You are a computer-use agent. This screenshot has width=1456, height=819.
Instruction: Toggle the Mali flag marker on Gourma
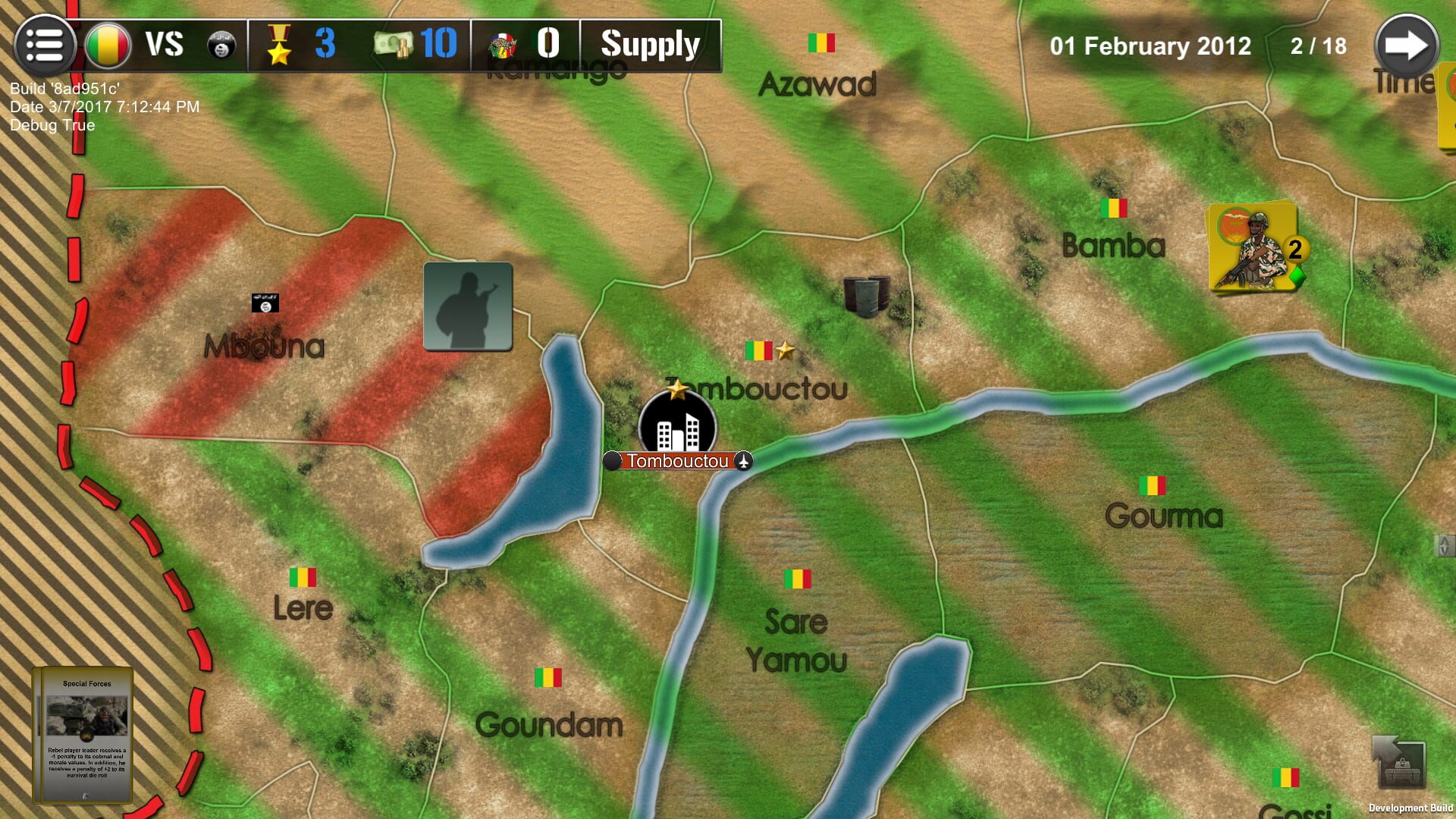(1152, 485)
